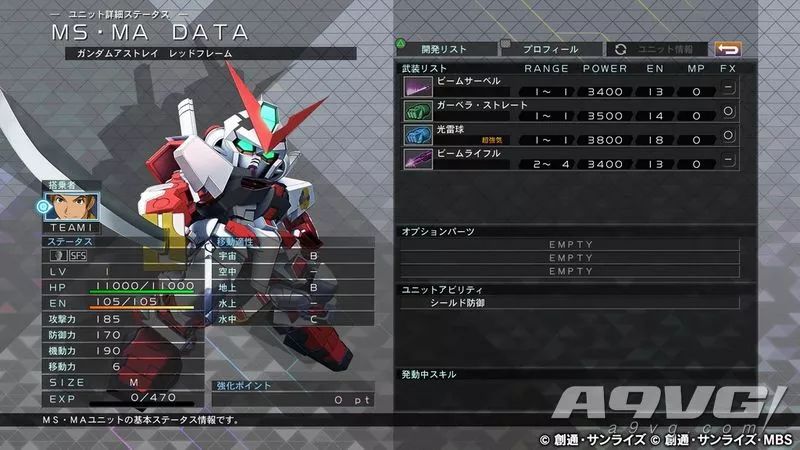Open the 開発リスト development list tab
The width and height of the screenshot is (800, 450).
tap(445, 48)
